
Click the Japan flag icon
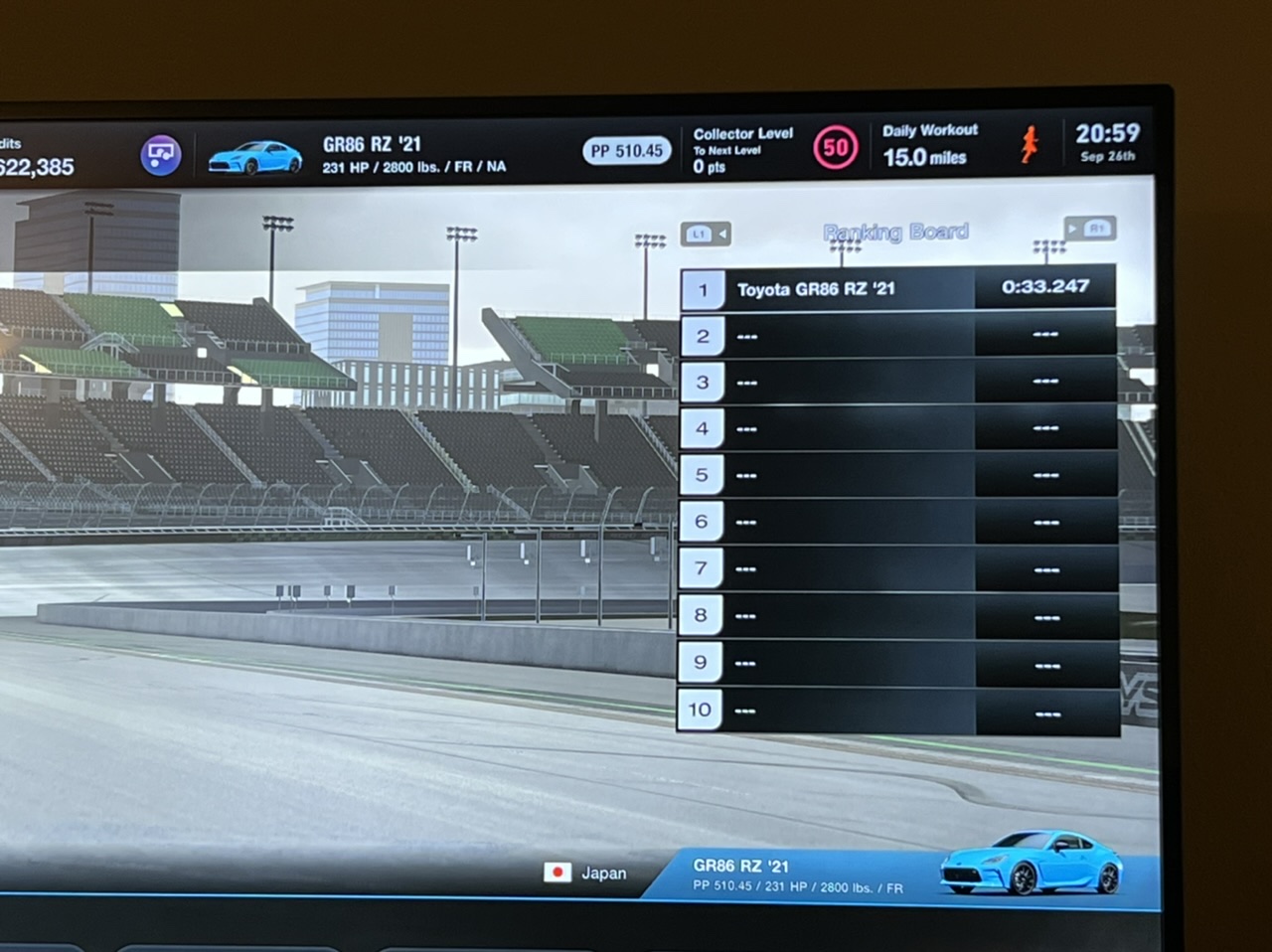[557, 873]
